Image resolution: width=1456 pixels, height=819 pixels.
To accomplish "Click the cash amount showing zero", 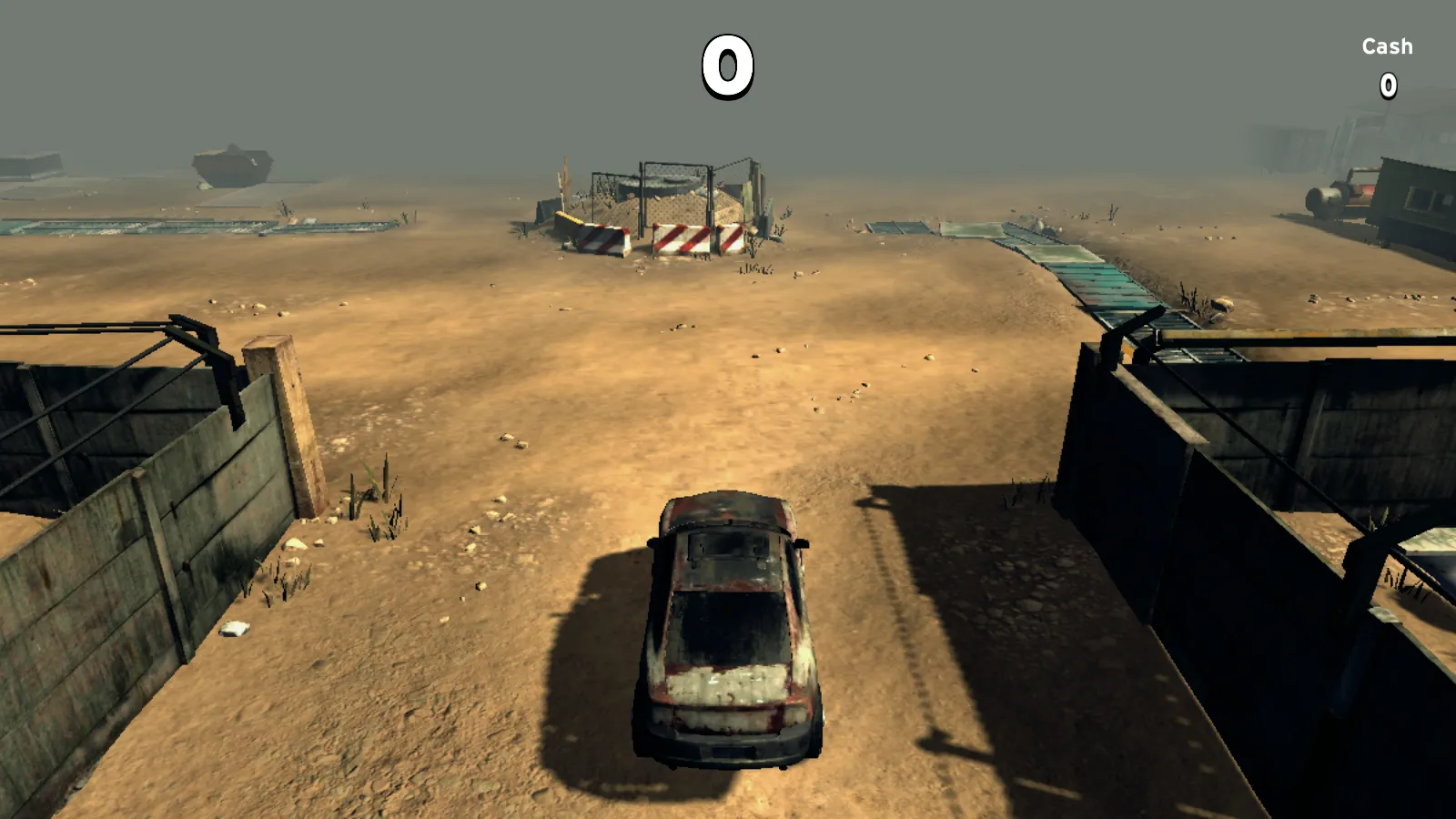I will [1386, 84].
